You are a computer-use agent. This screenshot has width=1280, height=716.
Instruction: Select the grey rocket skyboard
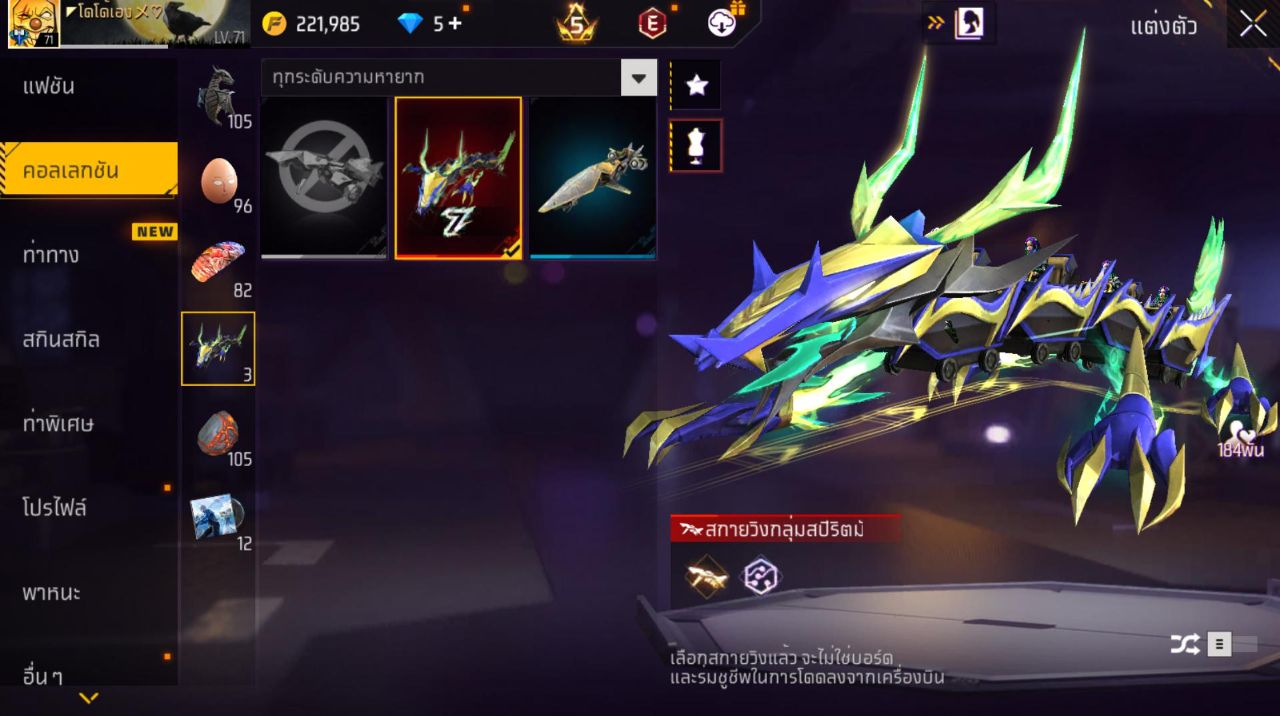592,178
